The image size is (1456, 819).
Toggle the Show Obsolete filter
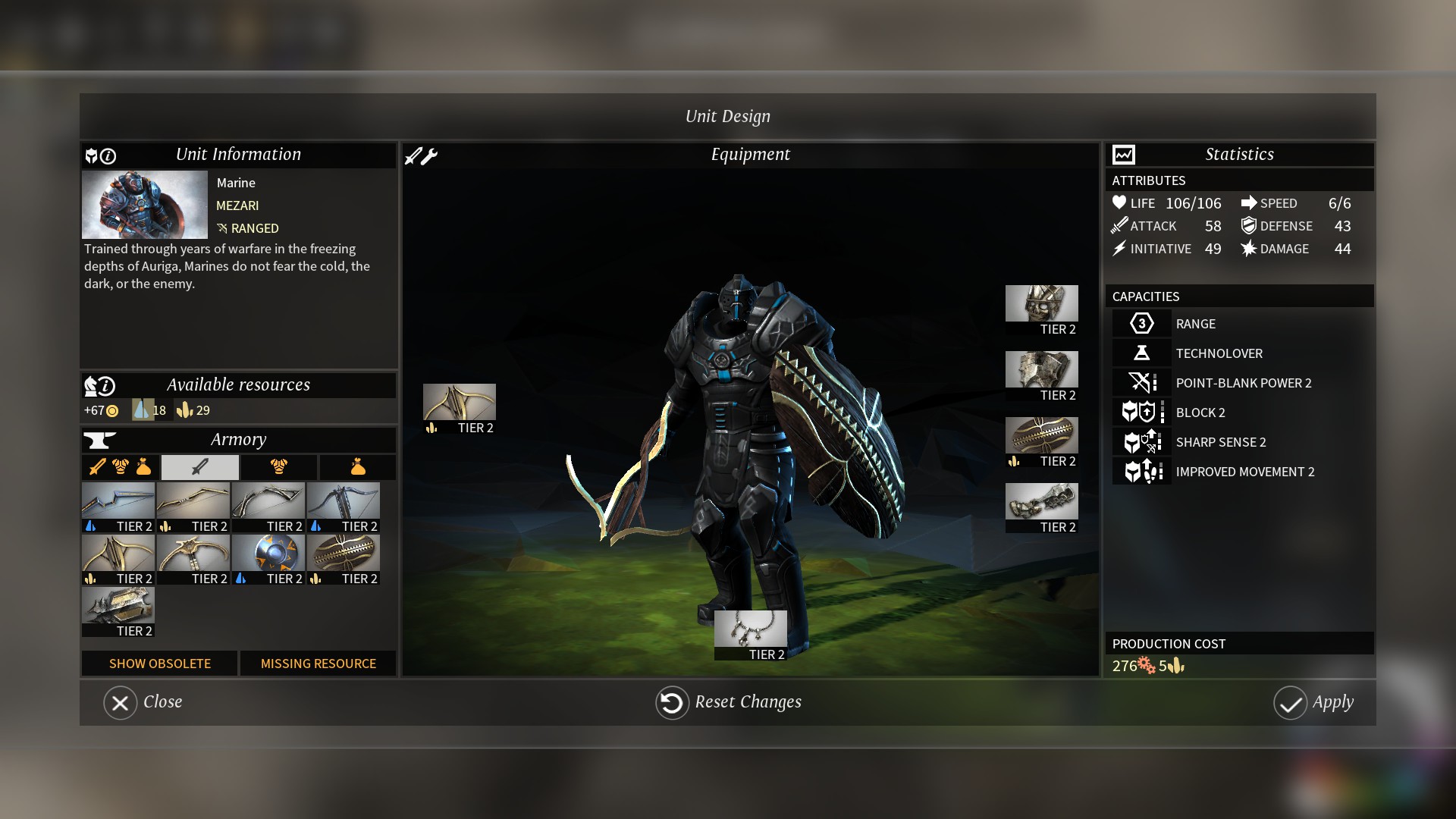(x=159, y=664)
